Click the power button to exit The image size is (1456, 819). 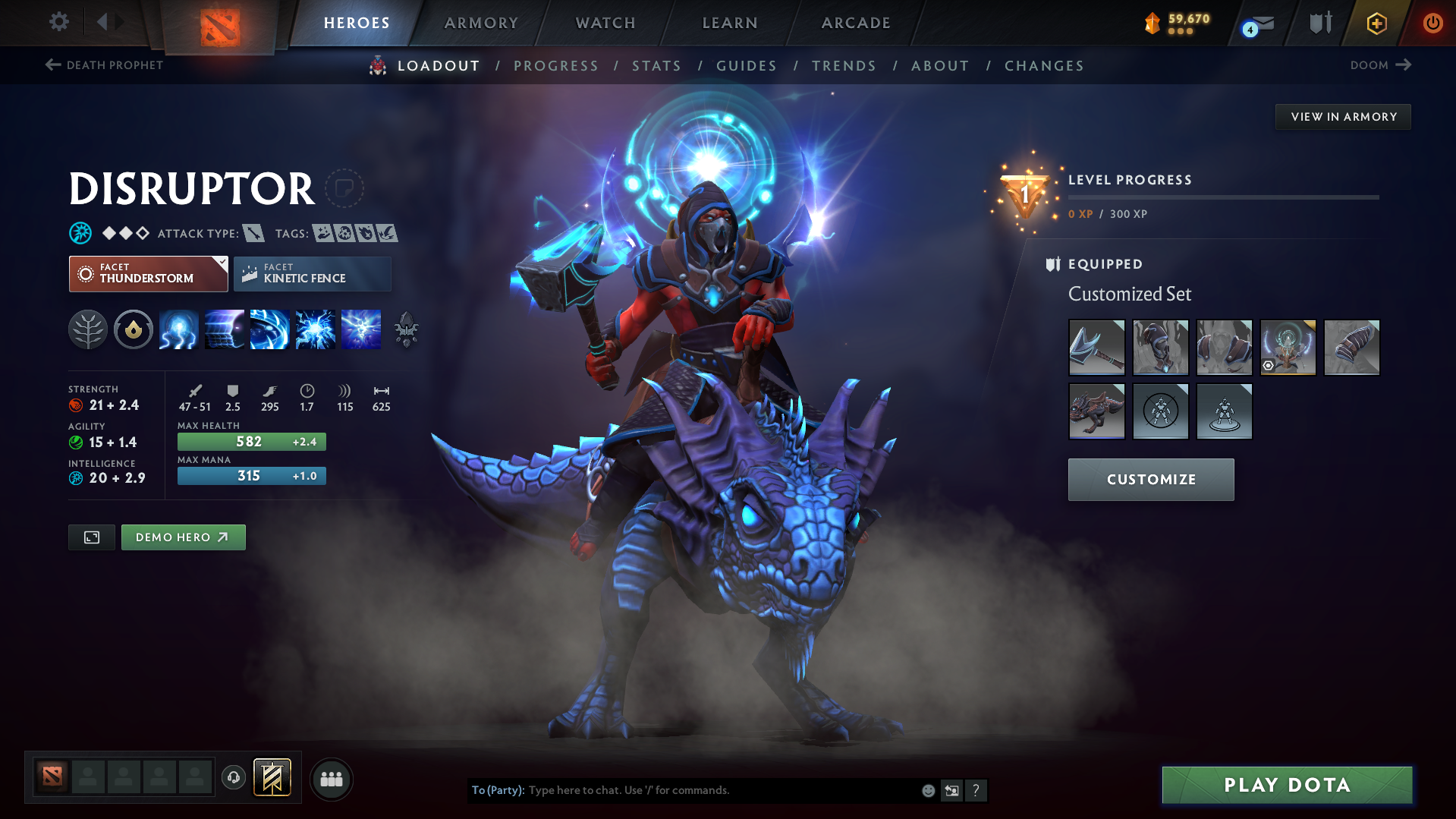coord(1432,23)
